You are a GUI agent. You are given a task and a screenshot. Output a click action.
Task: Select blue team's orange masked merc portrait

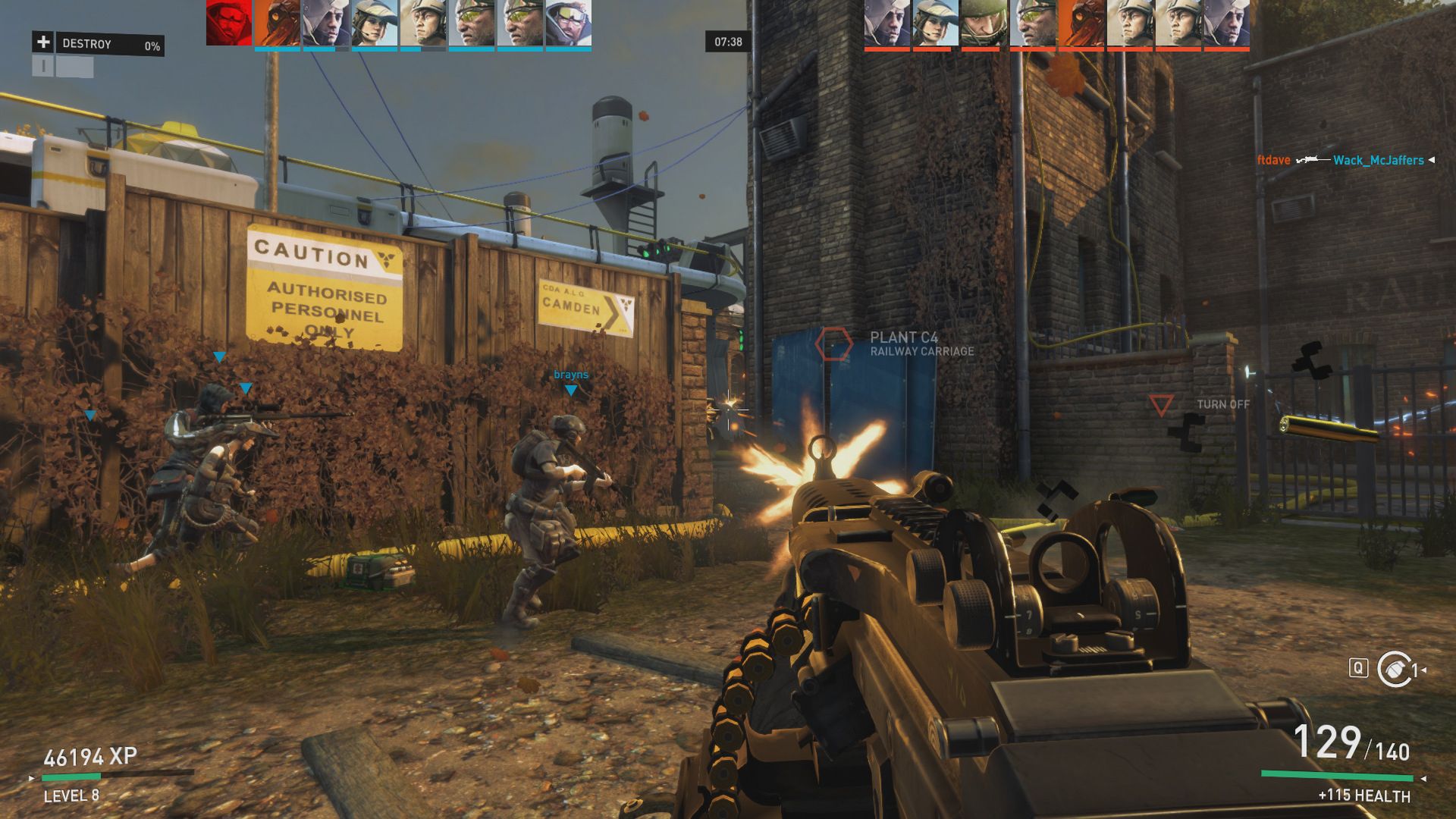pyautogui.click(x=278, y=23)
